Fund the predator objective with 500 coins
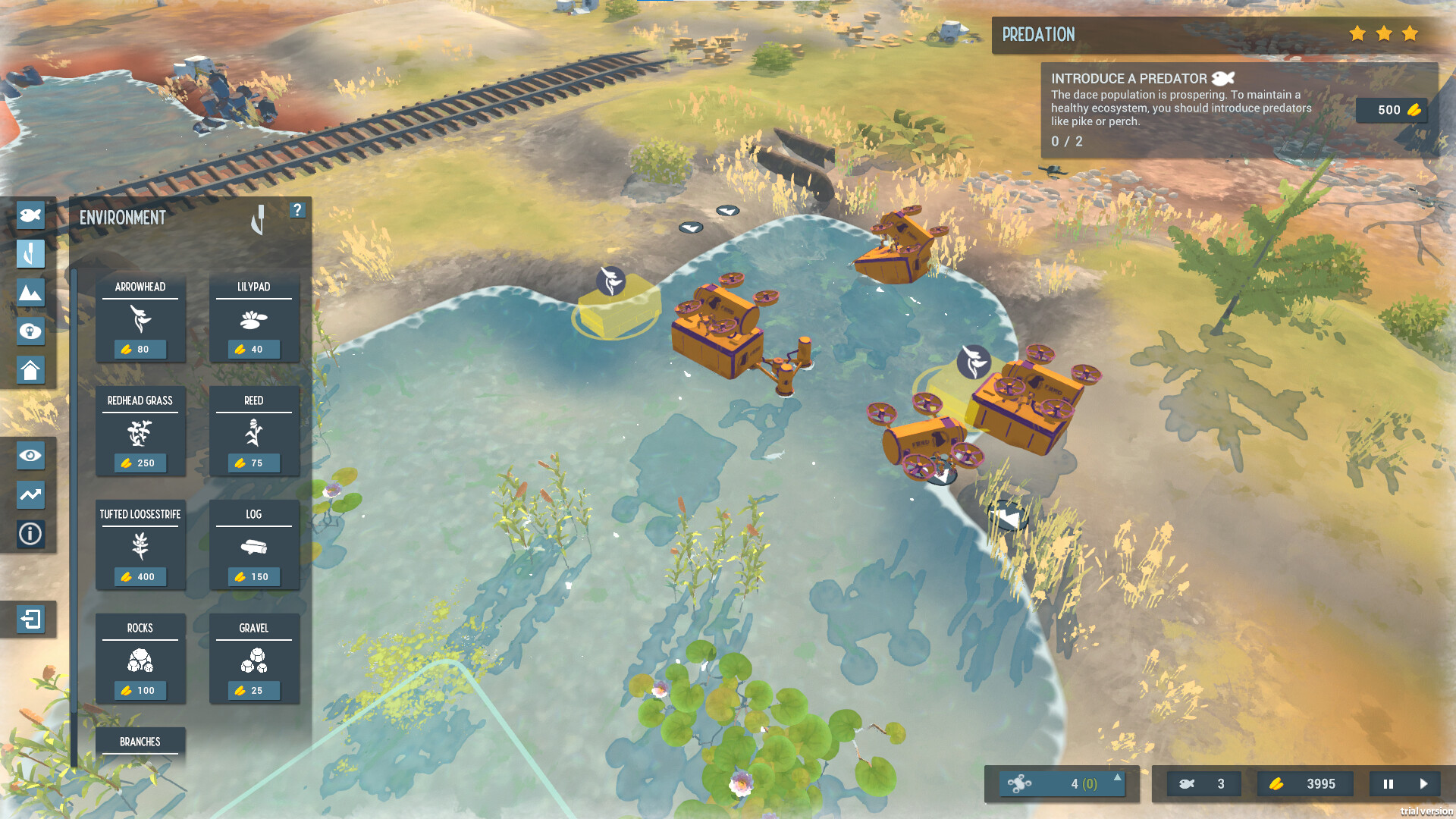The height and width of the screenshot is (819, 1456). tap(1392, 110)
